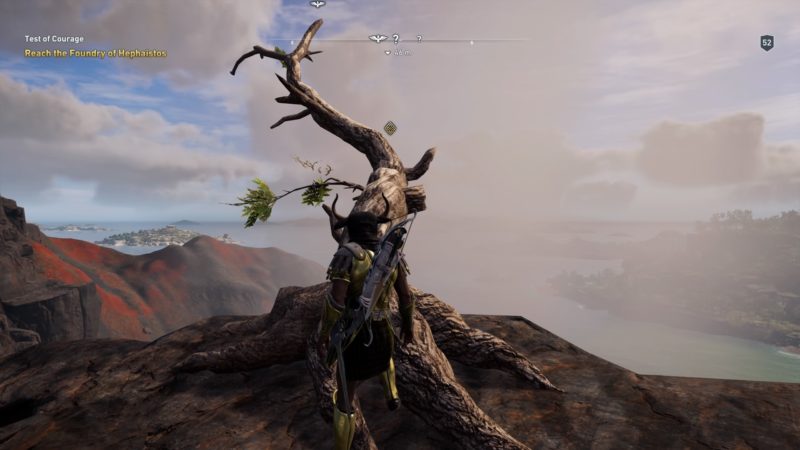Click the eagle icon at the top edge
Screen dimensions: 800x450
click(x=317, y=4)
